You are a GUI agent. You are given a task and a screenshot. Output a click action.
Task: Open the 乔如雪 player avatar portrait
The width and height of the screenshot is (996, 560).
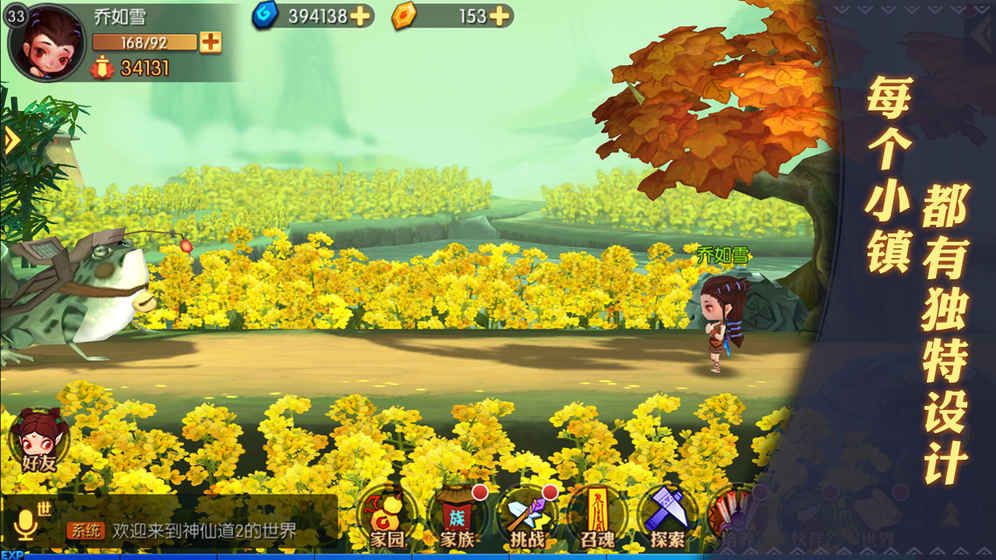pyautogui.click(x=47, y=40)
